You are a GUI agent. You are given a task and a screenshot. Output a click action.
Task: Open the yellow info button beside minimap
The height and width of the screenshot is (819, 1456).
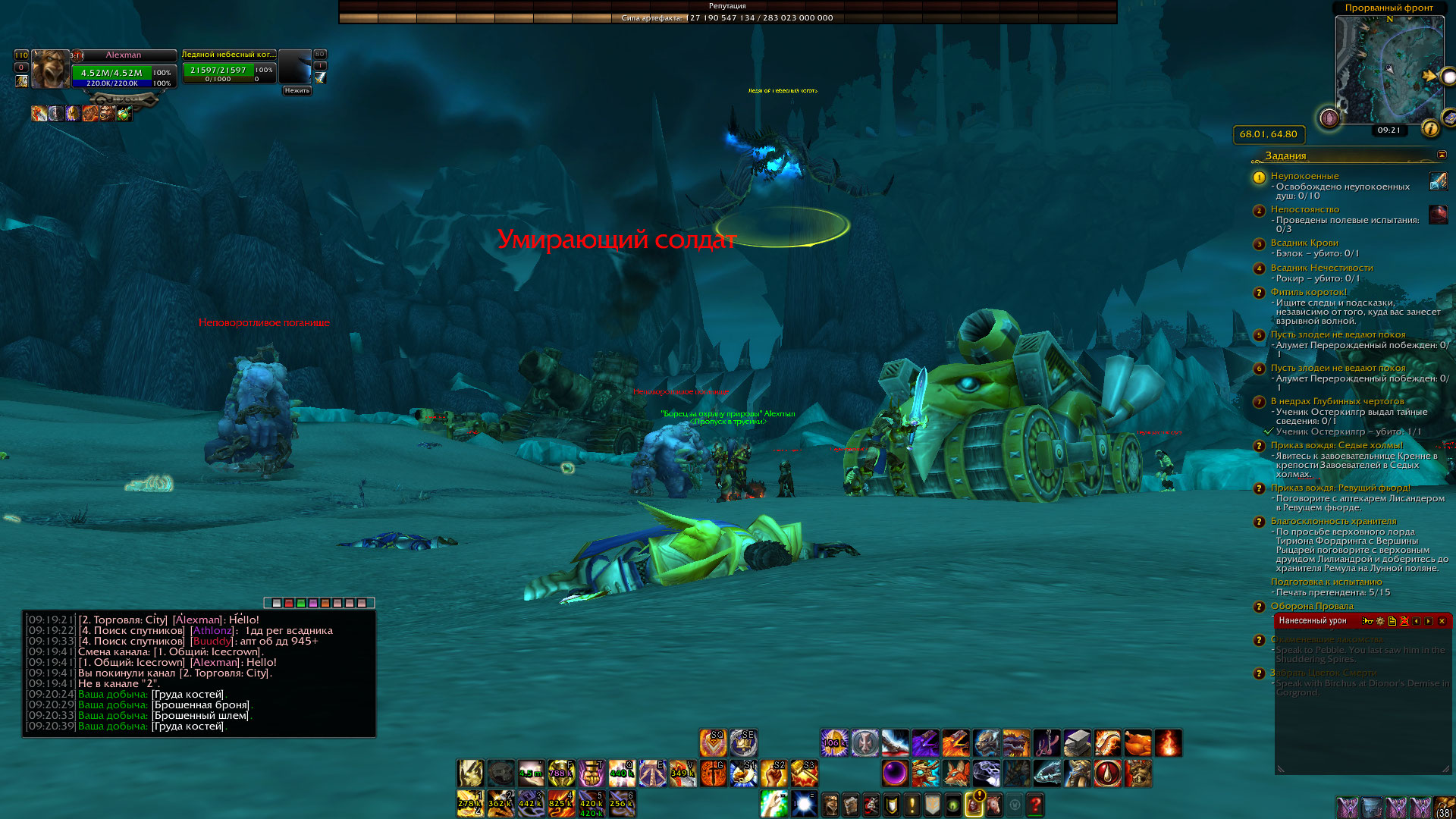pyautogui.click(x=1430, y=128)
